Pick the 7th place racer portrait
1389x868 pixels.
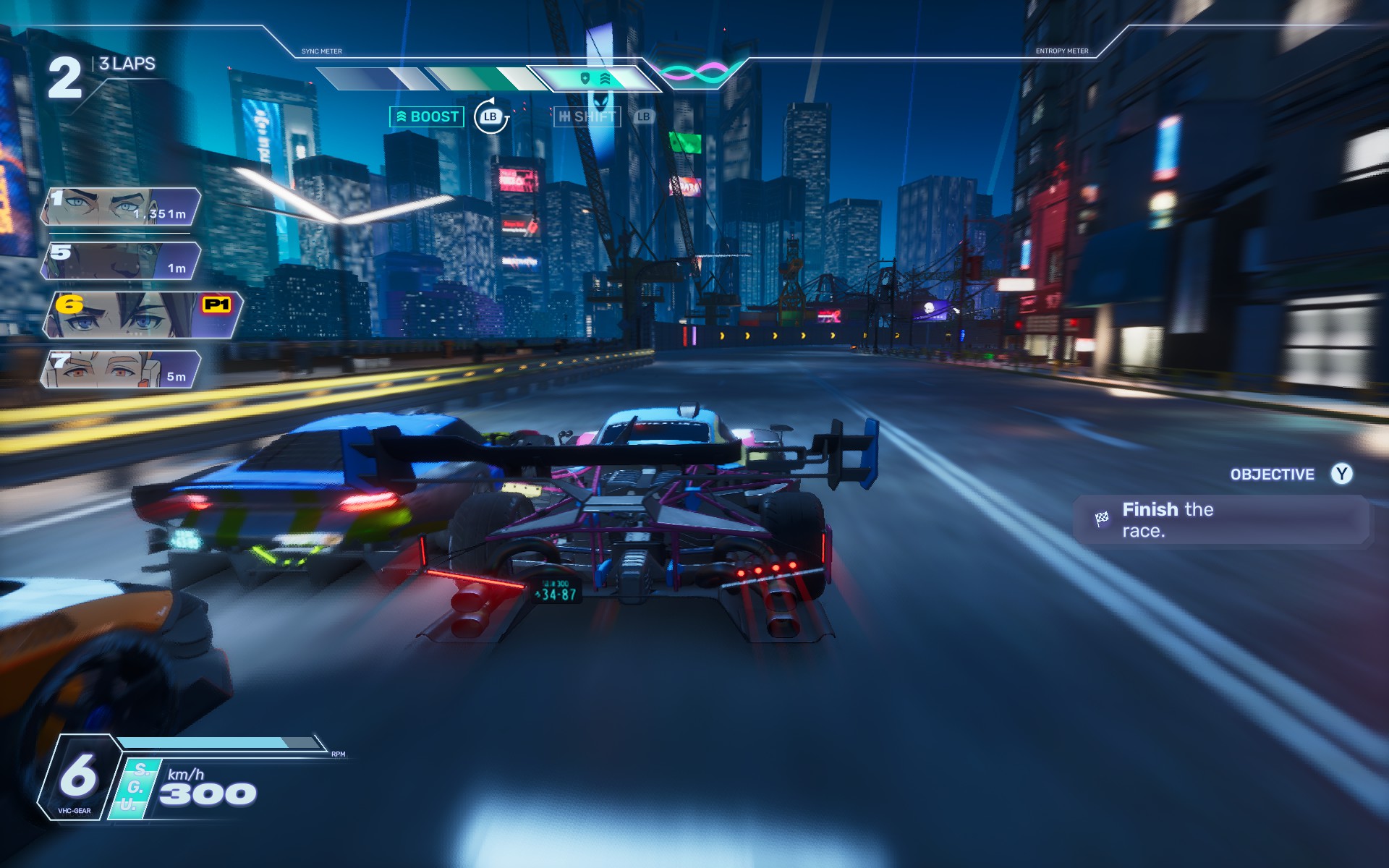pyautogui.click(x=120, y=370)
